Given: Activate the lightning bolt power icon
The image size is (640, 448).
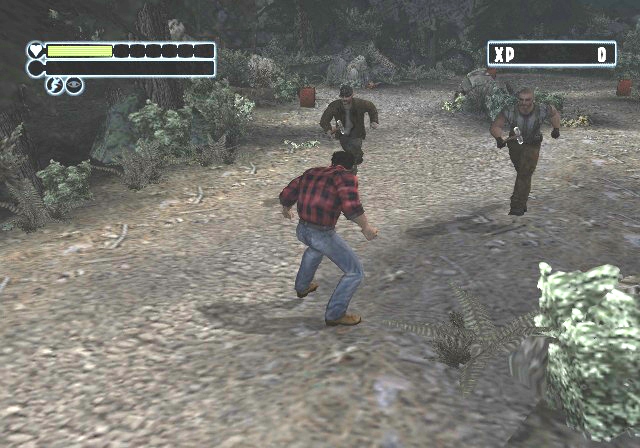Looking at the screenshot, I should point(56,86).
